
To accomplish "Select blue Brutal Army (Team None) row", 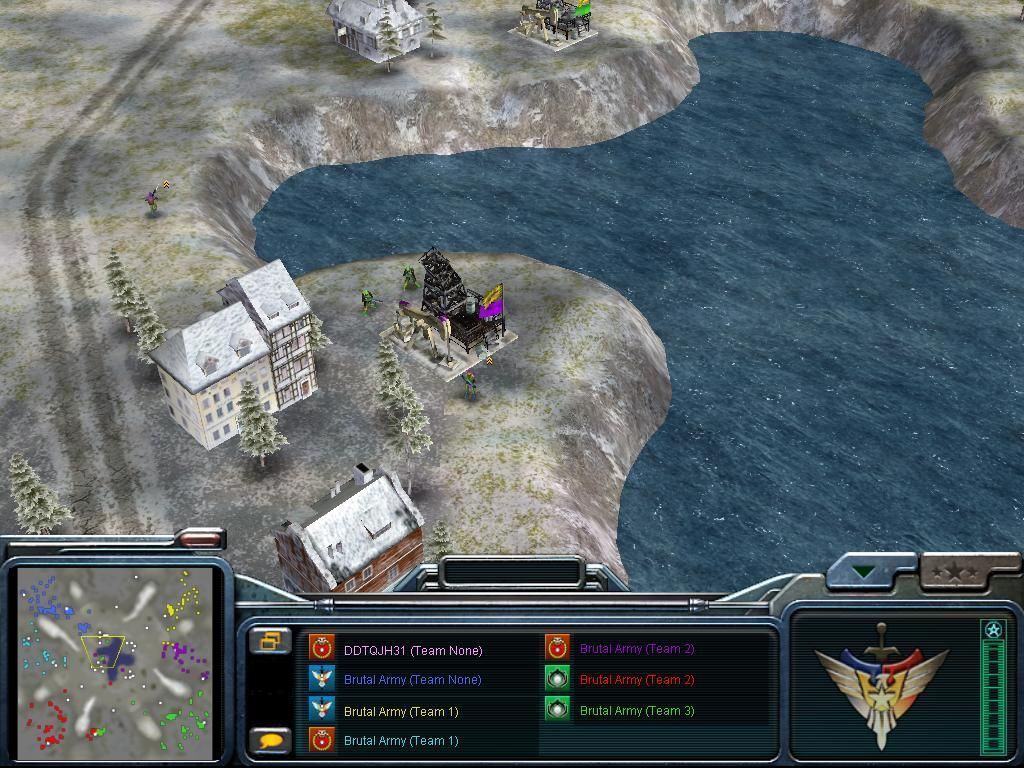I will [x=412, y=680].
